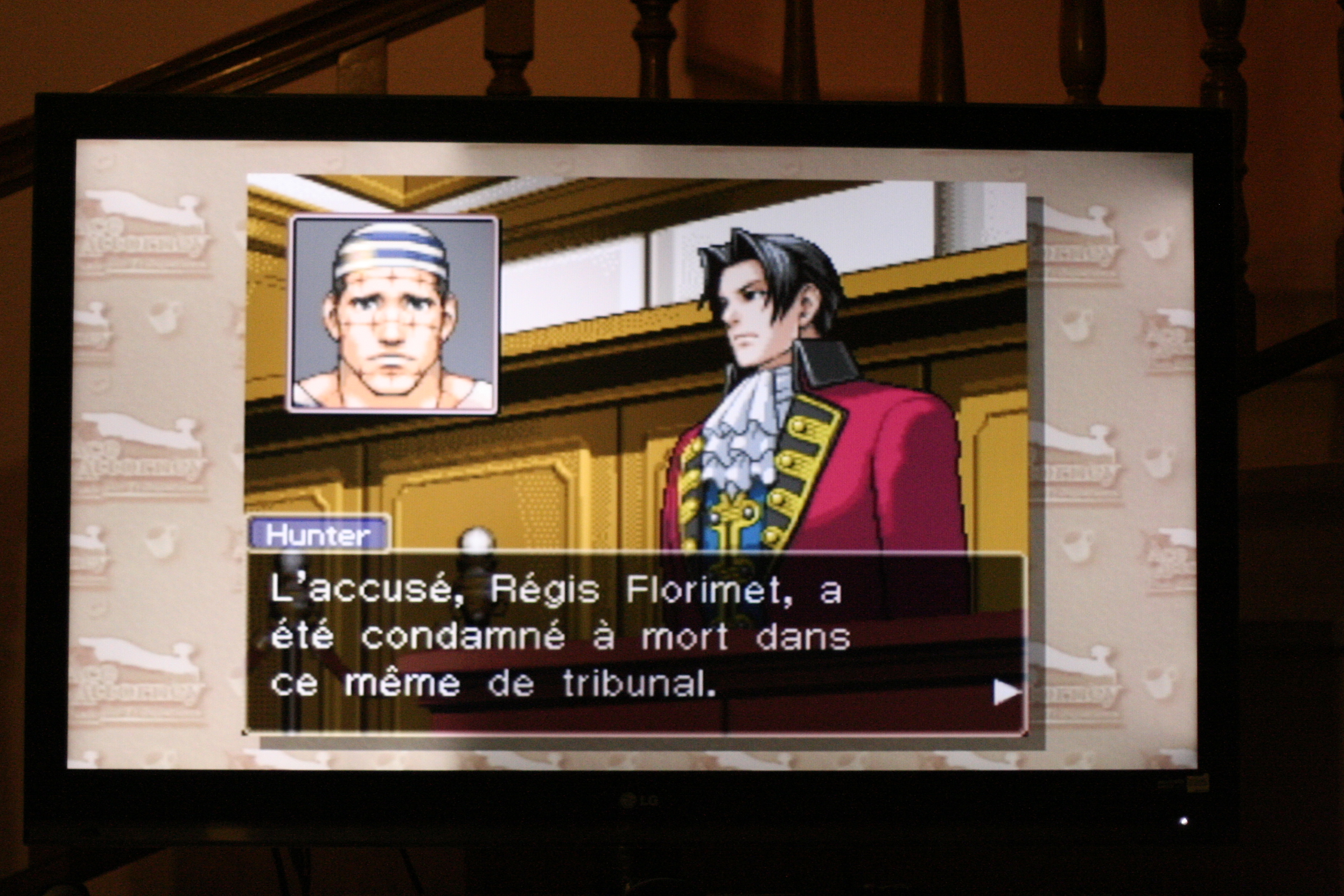Advance dialogue with the white arrow
Screen dimensions: 1344x896
[x=1005, y=692]
